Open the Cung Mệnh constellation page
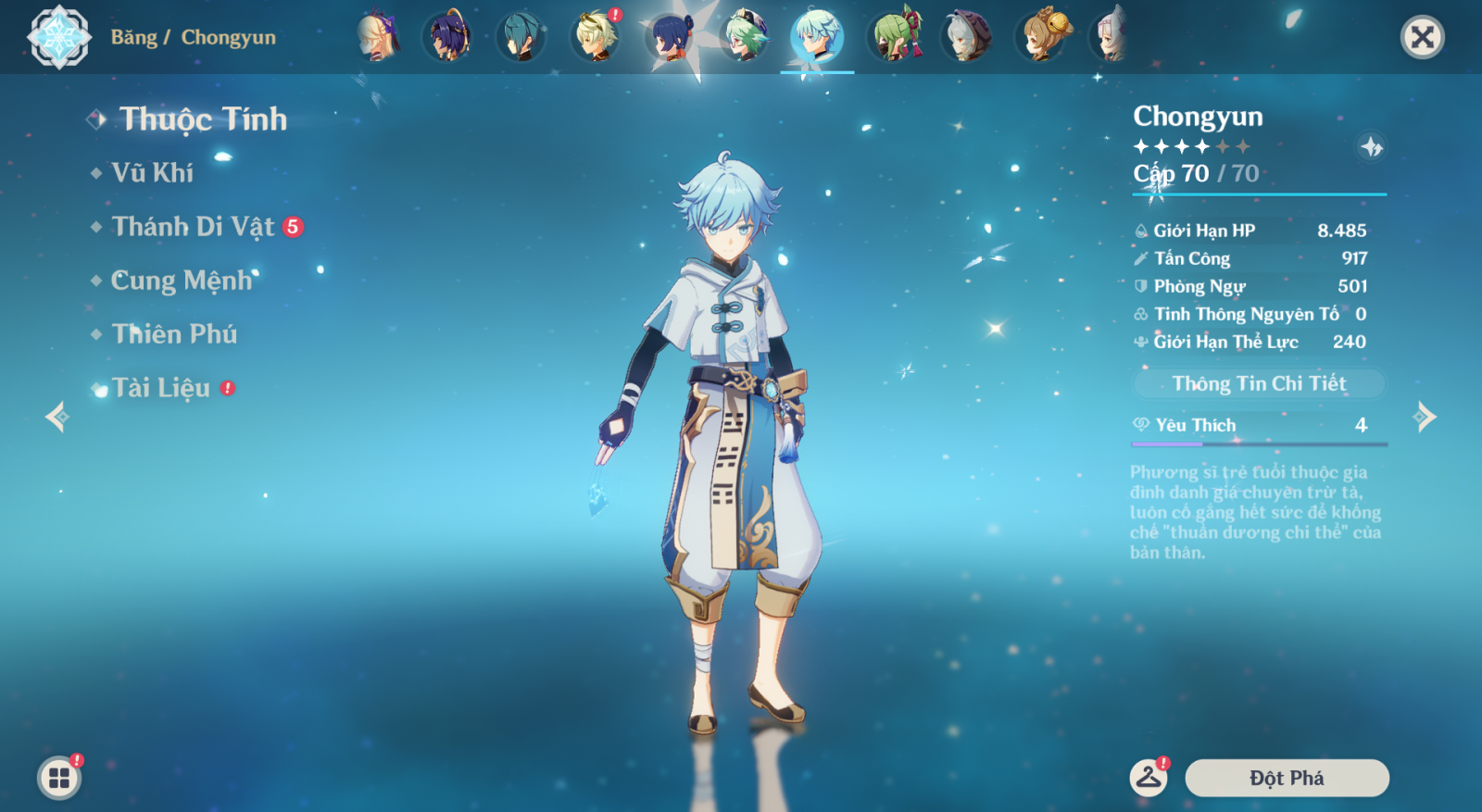The height and width of the screenshot is (812, 1482). point(182,281)
